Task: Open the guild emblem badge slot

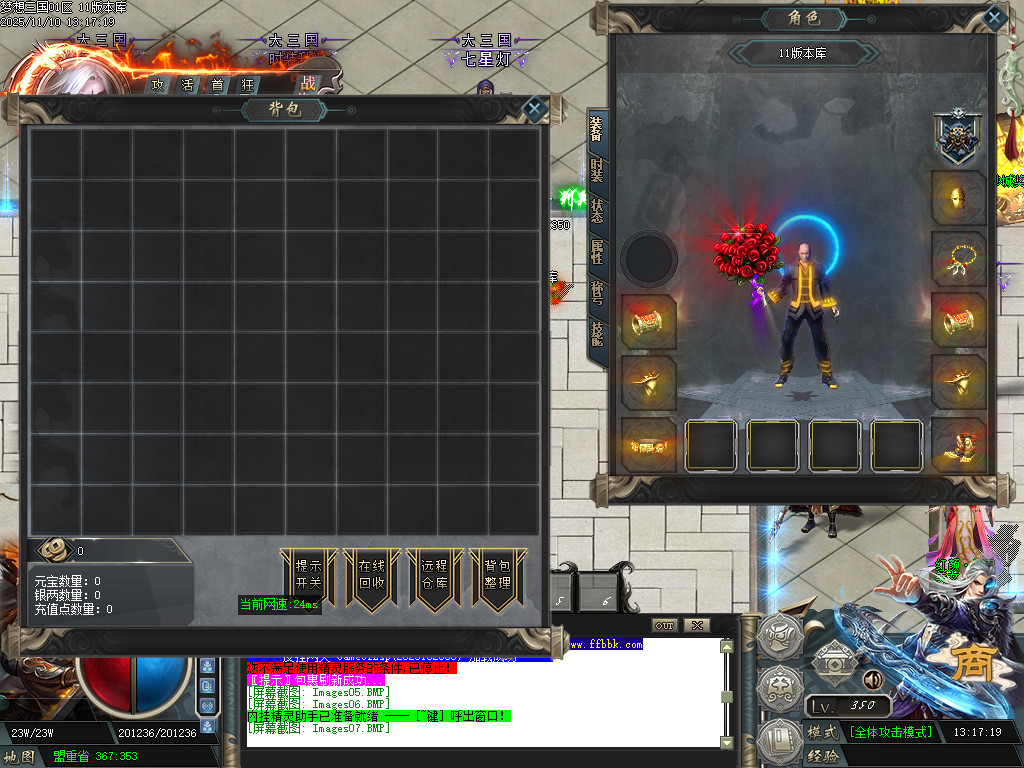Action: click(957, 137)
